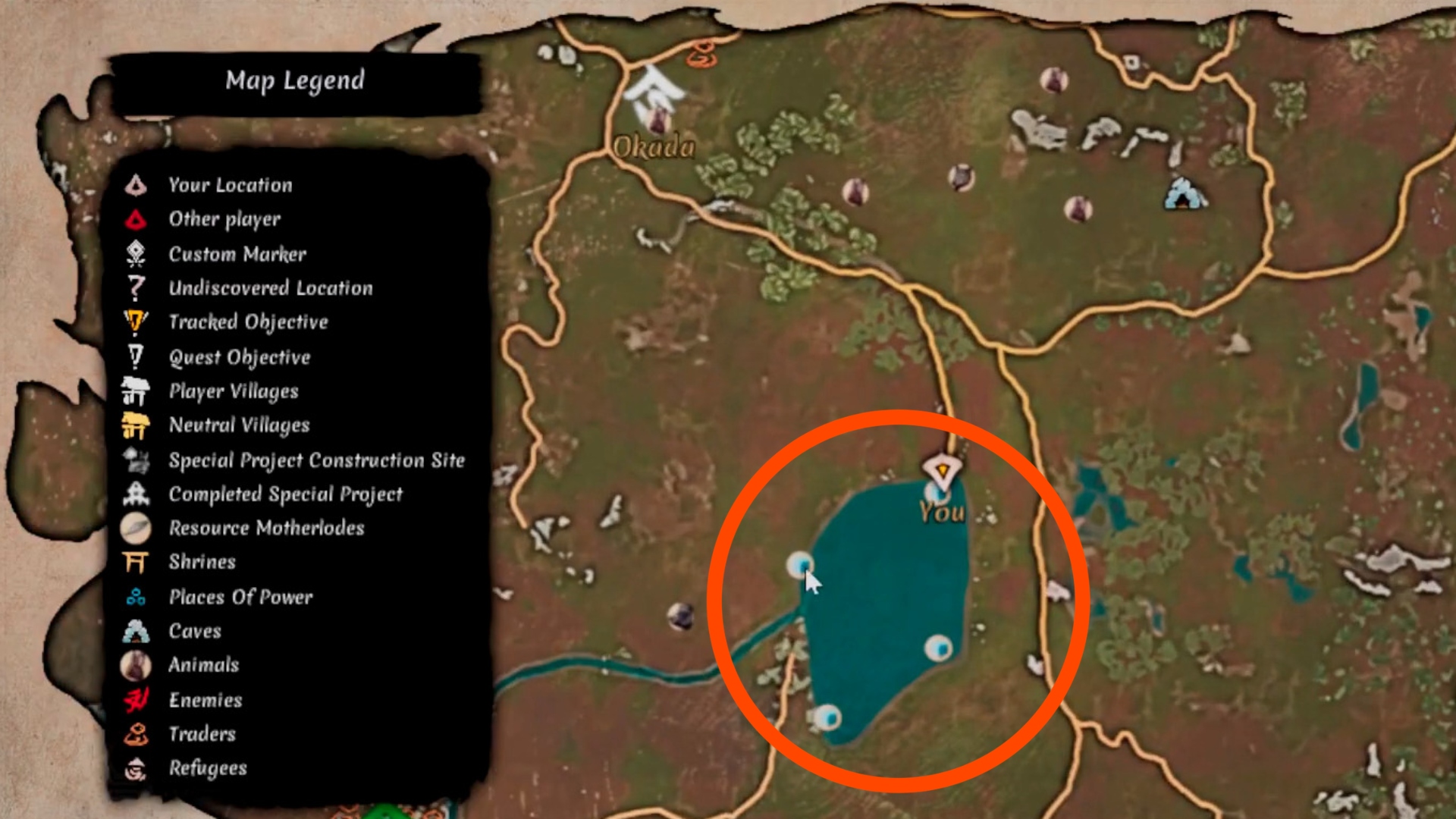Screen dimensions: 1456x819
Task: Toggle visibility of Enemies markers
Action: [x=135, y=699]
